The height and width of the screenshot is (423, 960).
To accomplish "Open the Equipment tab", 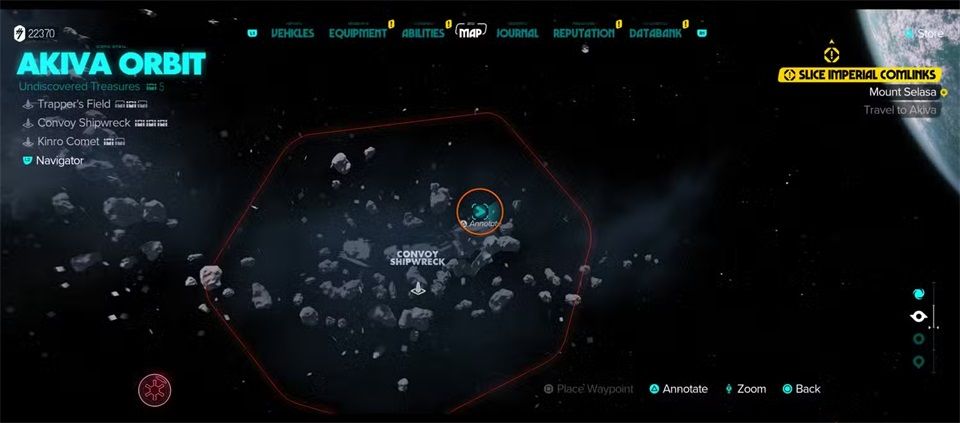I will pyautogui.click(x=356, y=33).
